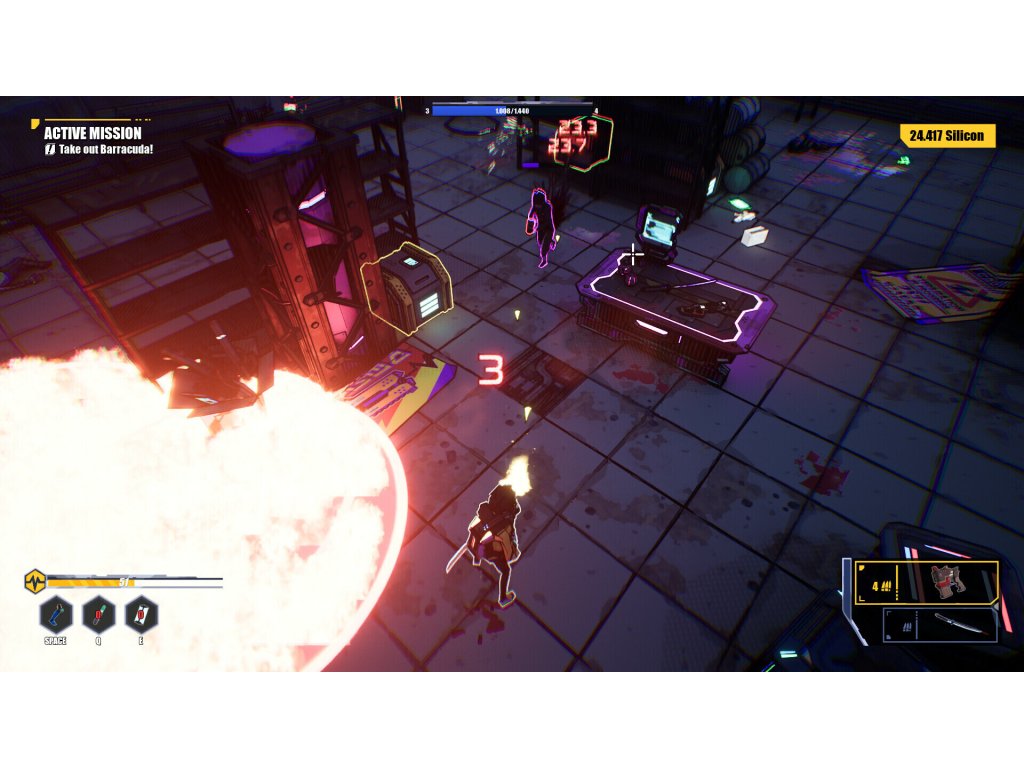1024x768 pixels.
Task: Open the Silicon currency counter
Action: (947, 136)
